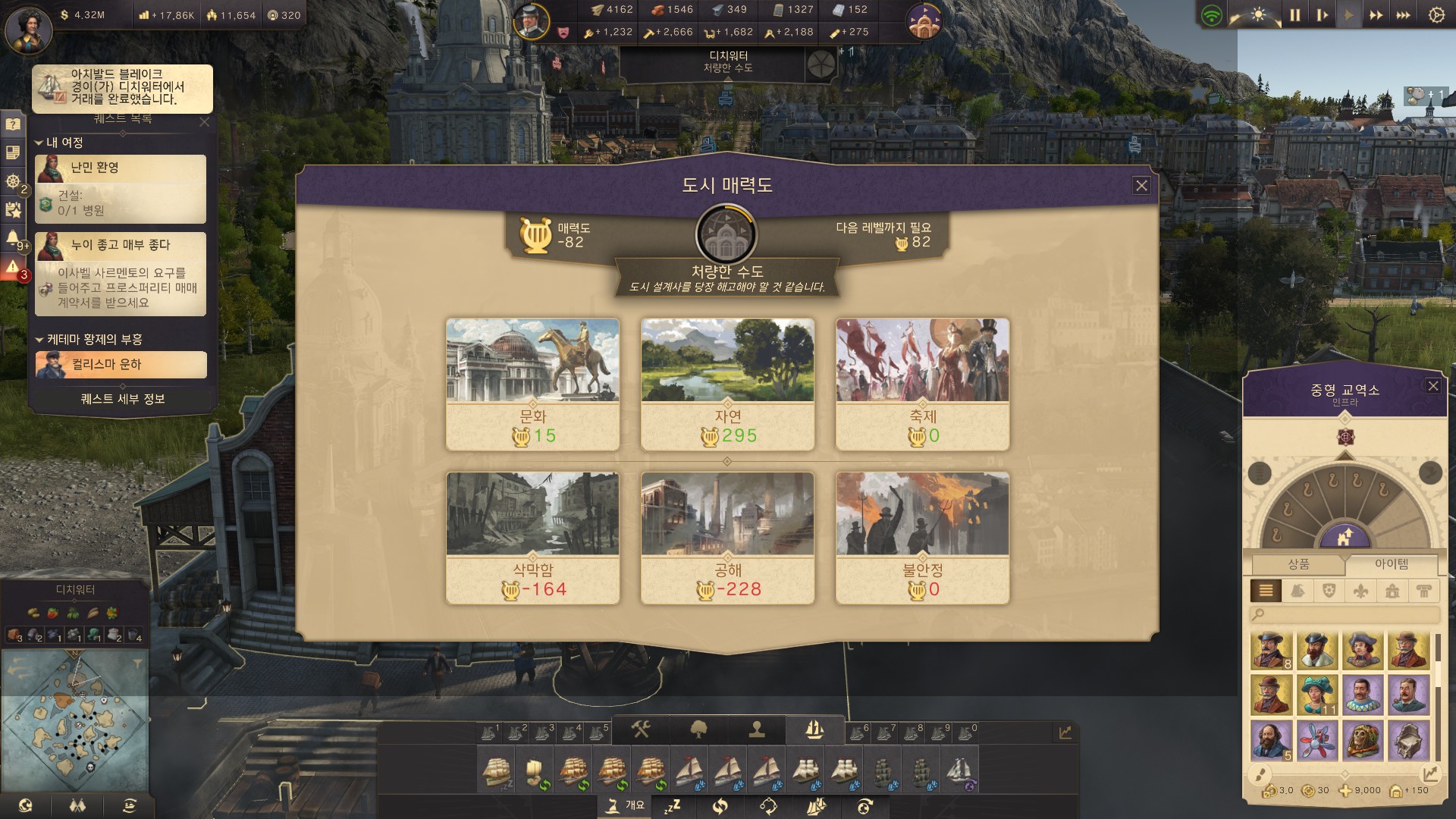Open the 개요 overview button

[626, 805]
